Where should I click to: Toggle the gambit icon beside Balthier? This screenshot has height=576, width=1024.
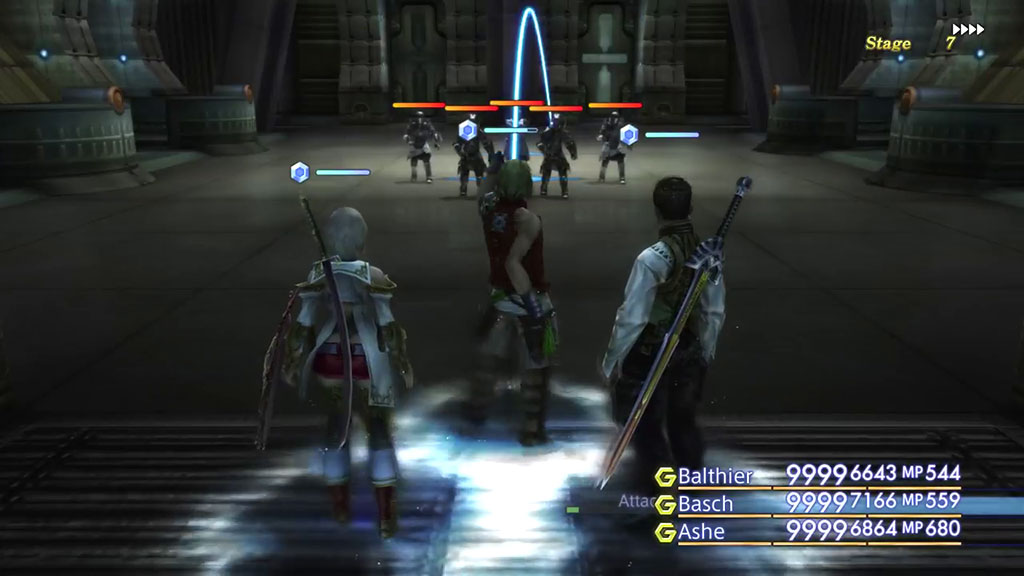pyautogui.click(x=665, y=476)
